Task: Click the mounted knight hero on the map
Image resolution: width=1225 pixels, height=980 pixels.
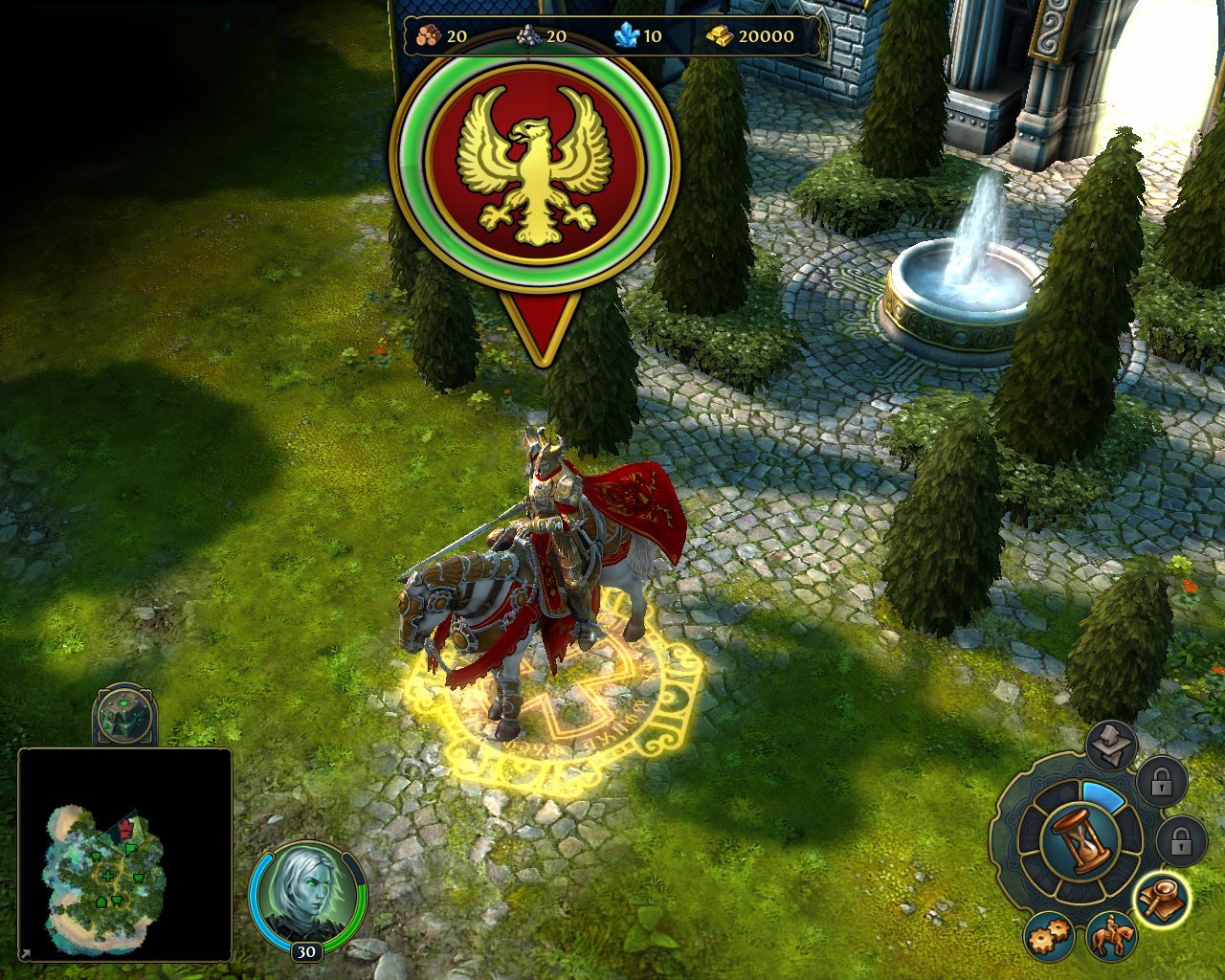Action: [546, 546]
